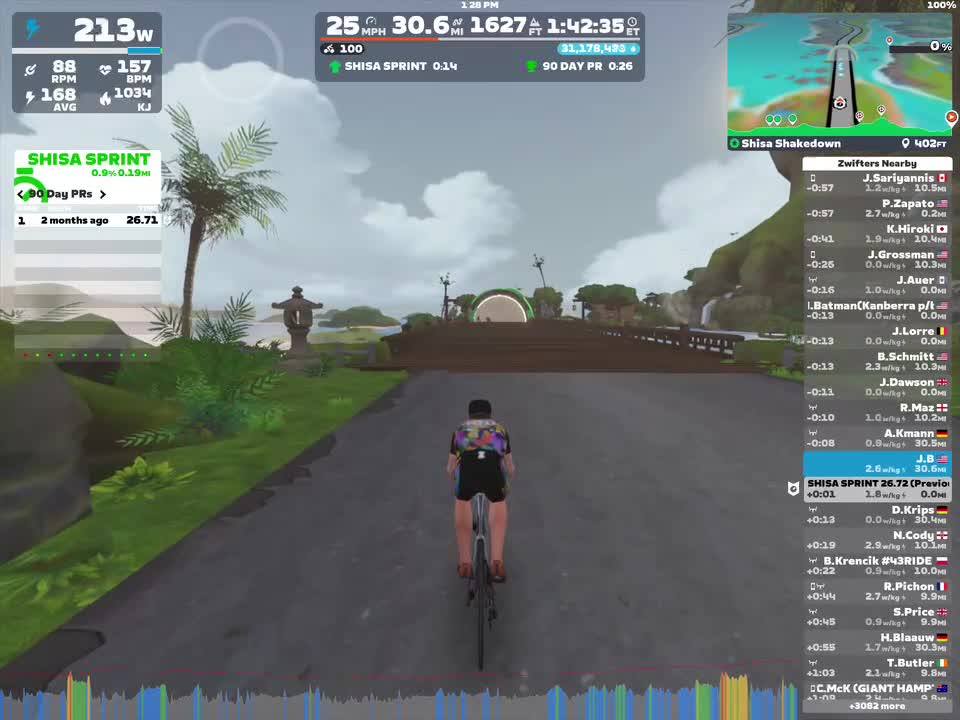Choose R.Pichon in Zwifters Nearby
The height and width of the screenshot is (720, 960).
877,592
